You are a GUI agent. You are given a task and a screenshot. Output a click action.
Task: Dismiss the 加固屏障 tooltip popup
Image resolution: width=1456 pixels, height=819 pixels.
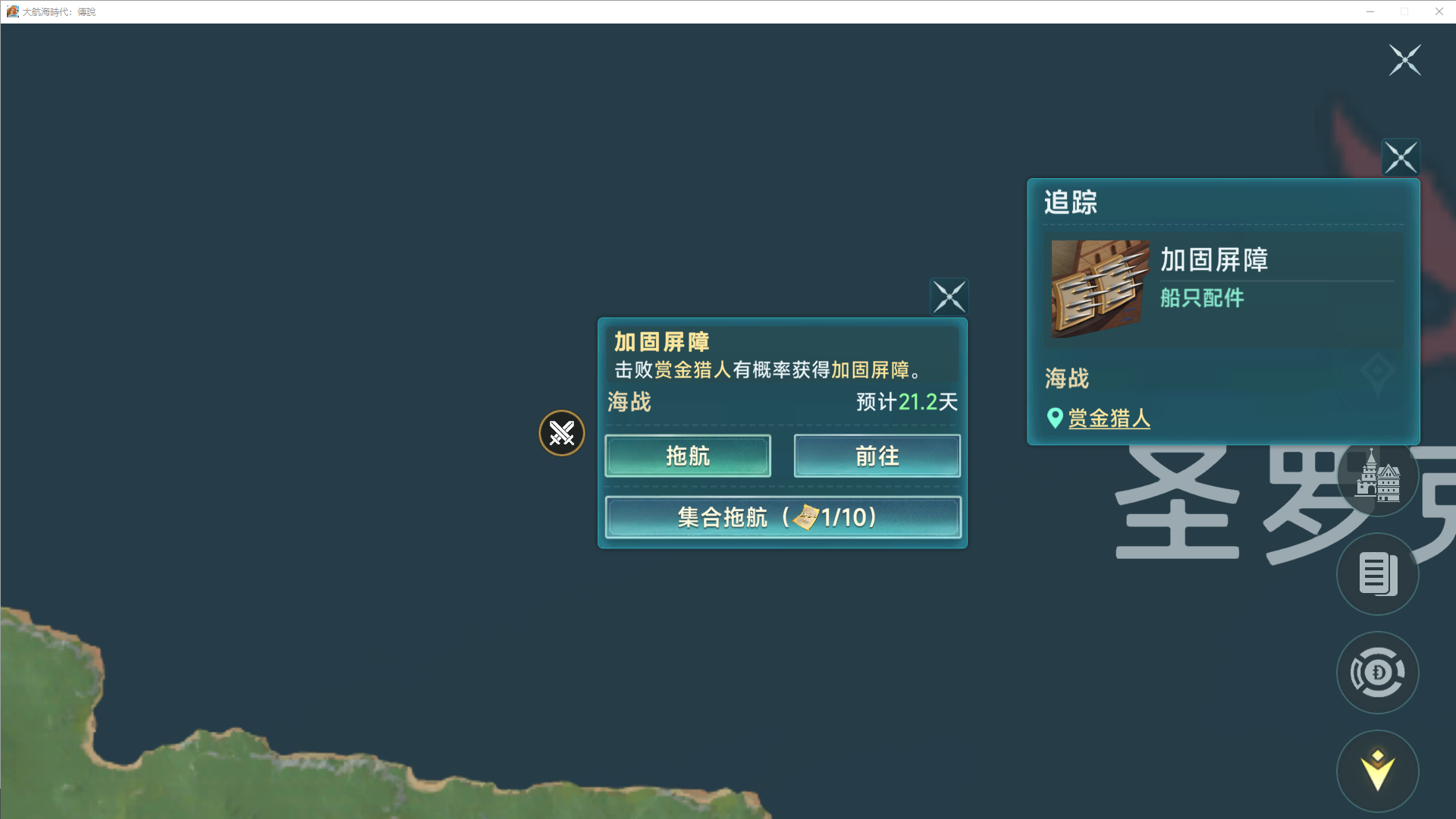[x=949, y=297]
